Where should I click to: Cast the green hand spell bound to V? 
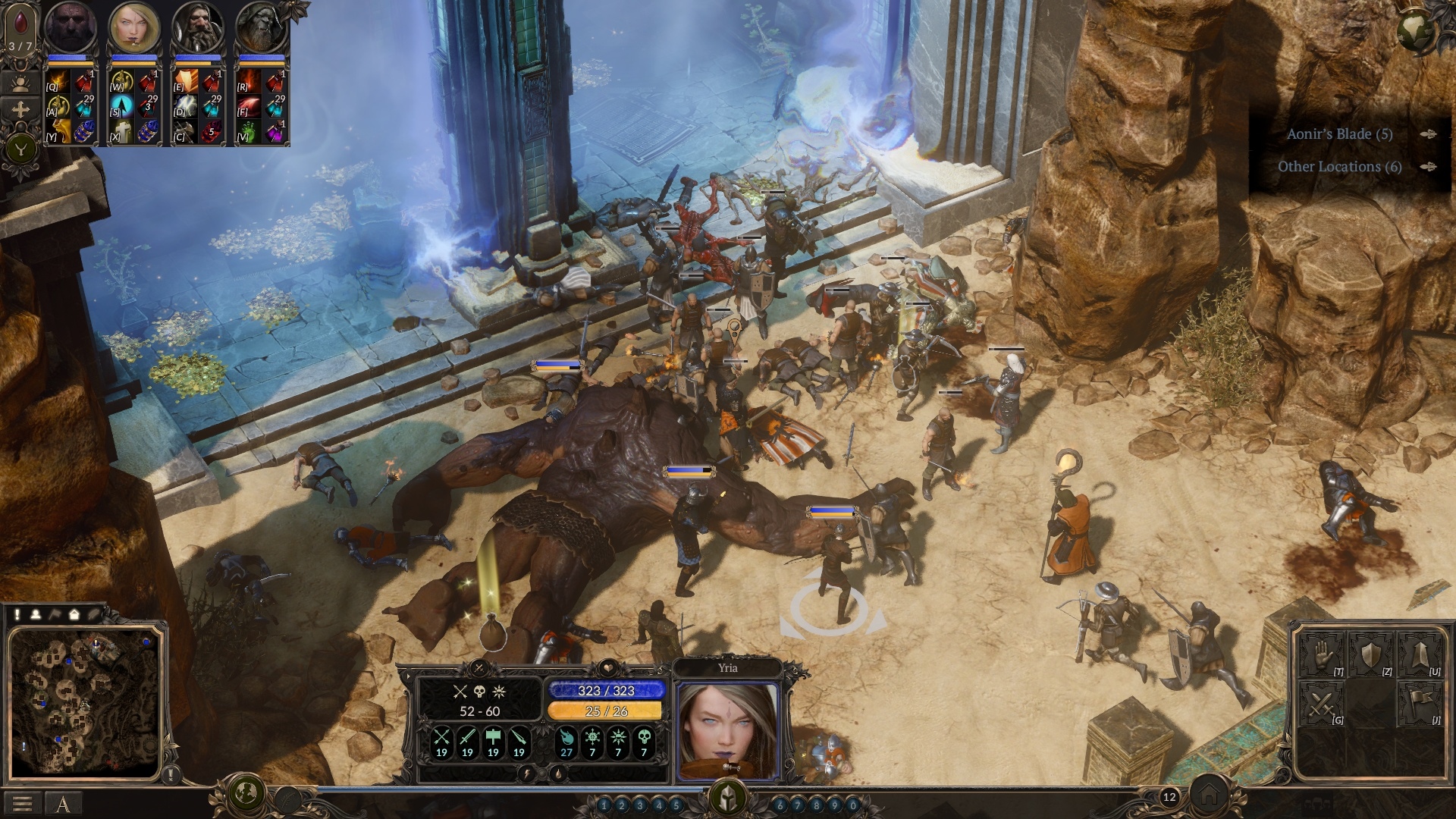(x=249, y=131)
